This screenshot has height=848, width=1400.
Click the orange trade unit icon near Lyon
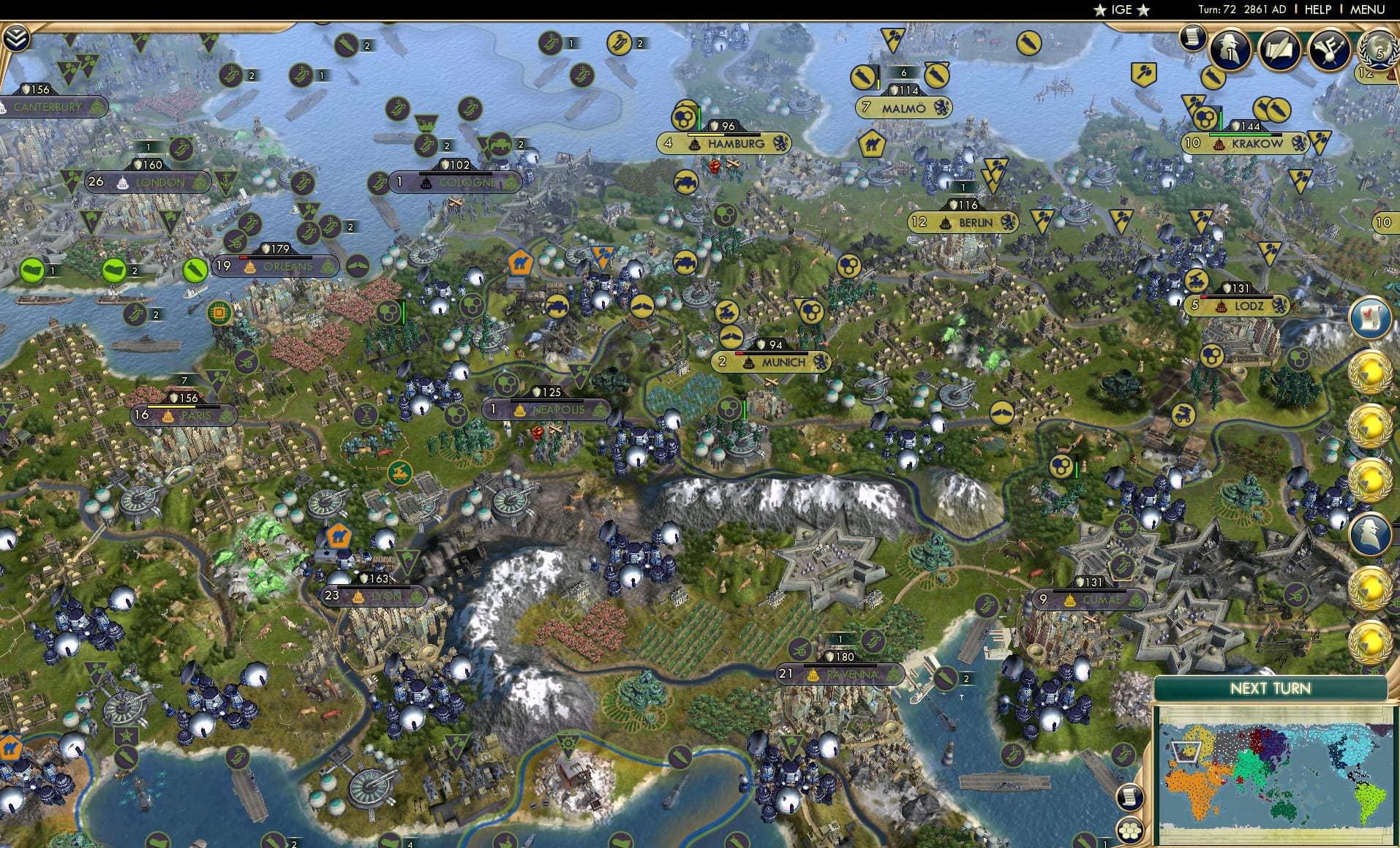click(338, 535)
